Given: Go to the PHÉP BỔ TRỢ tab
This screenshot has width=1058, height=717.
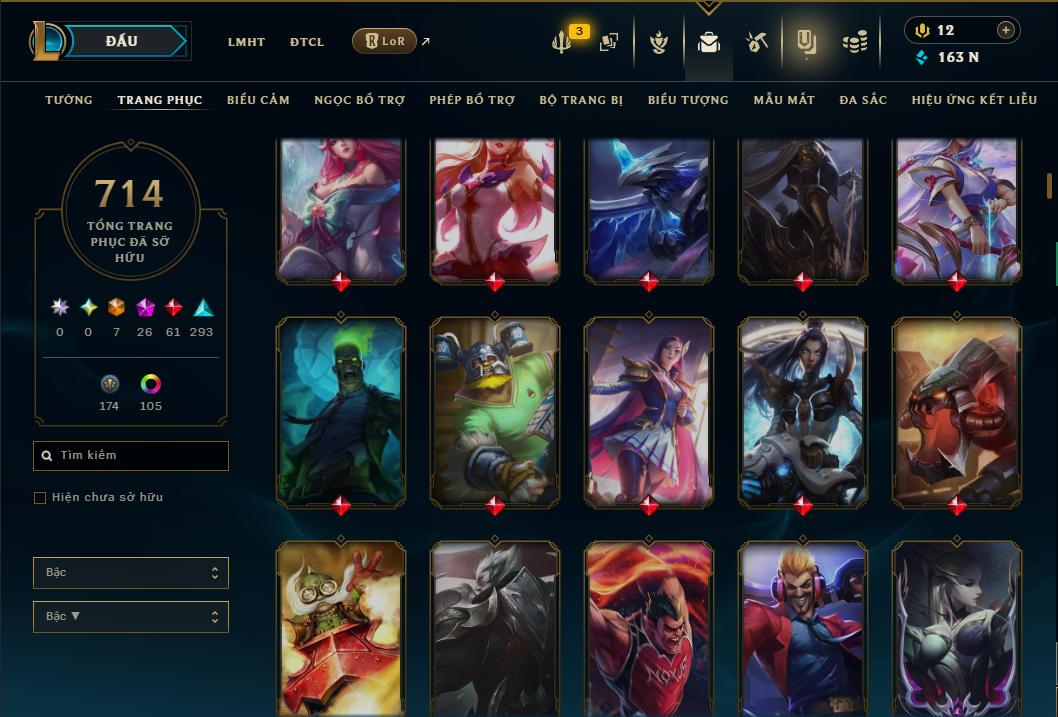Looking at the screenshot, I should [472, 100].
